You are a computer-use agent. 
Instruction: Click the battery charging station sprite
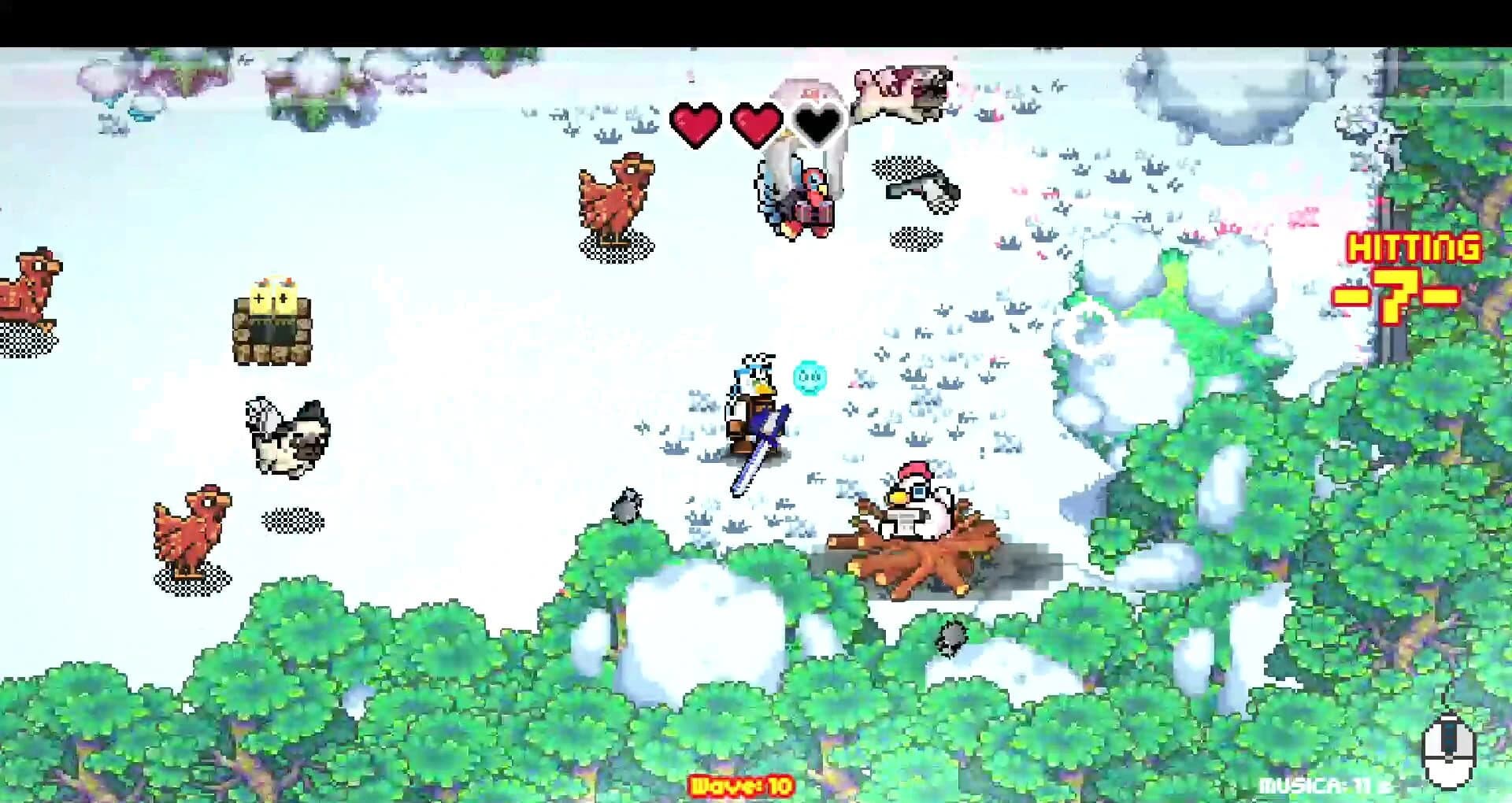click(x=273, y=323)
